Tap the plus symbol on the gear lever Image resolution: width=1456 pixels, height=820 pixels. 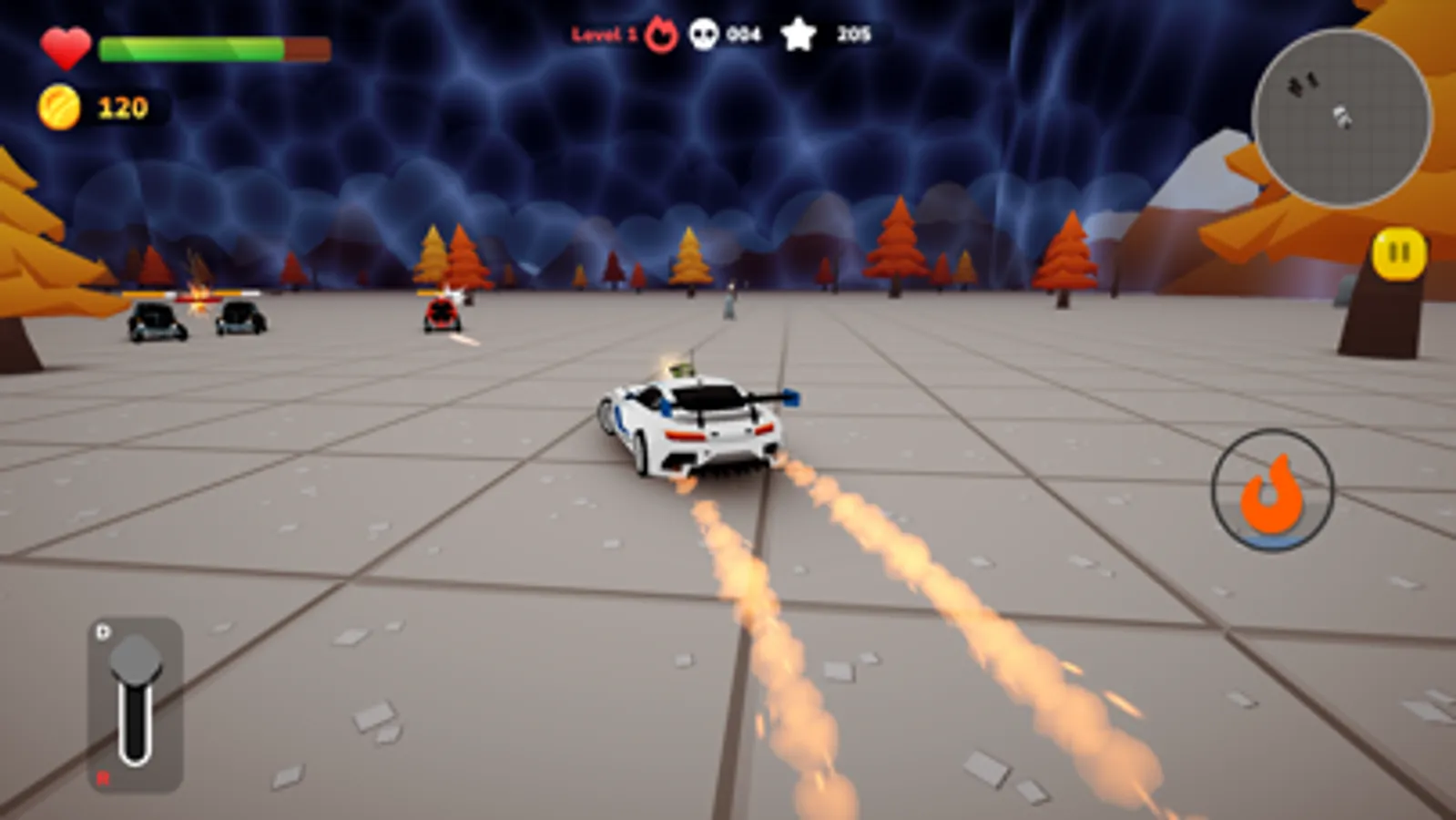[102, 630]
